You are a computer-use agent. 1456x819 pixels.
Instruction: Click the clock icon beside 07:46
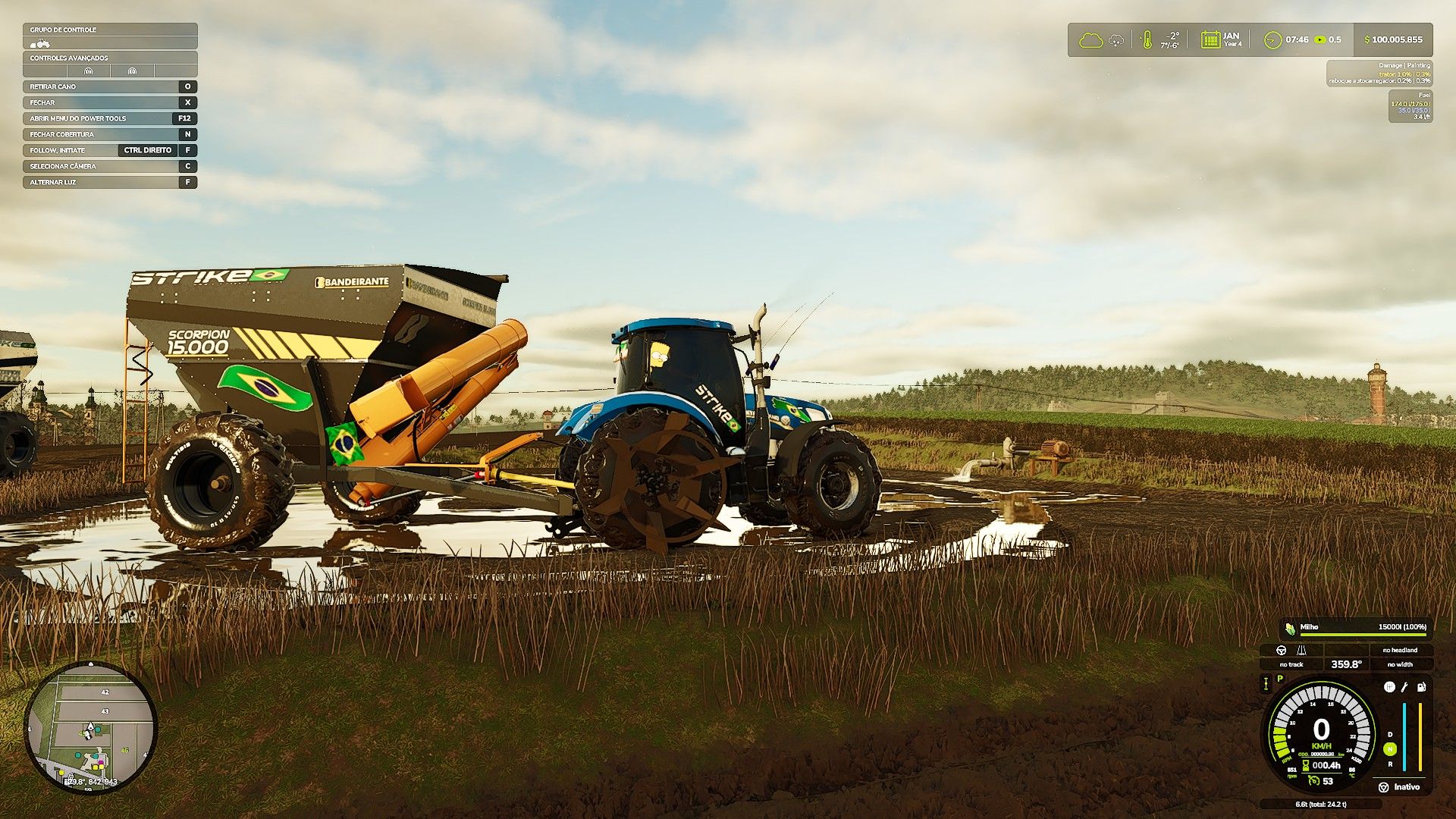(x=1272, y=39)
